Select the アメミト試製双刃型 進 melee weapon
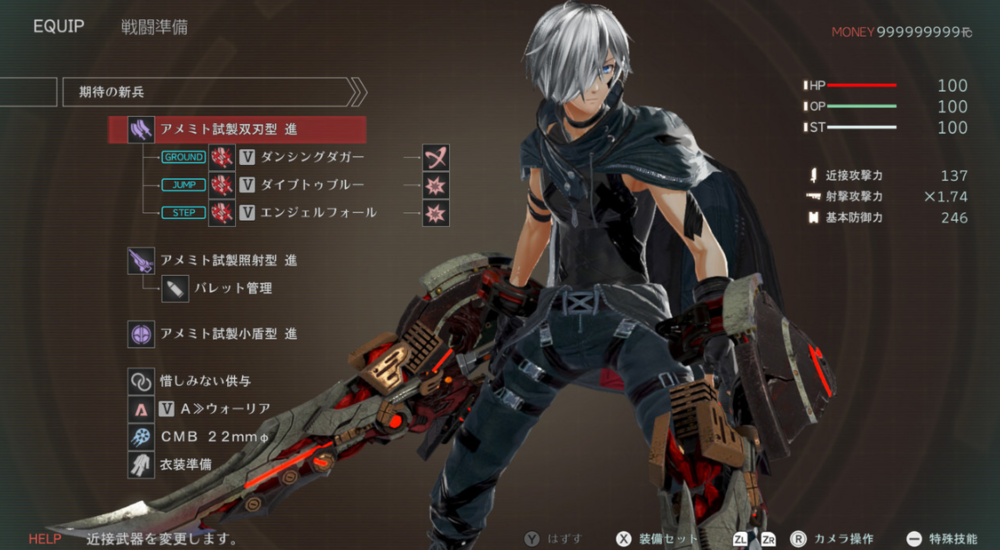This screenshot has width=1000, height=550. coord(228,130)
